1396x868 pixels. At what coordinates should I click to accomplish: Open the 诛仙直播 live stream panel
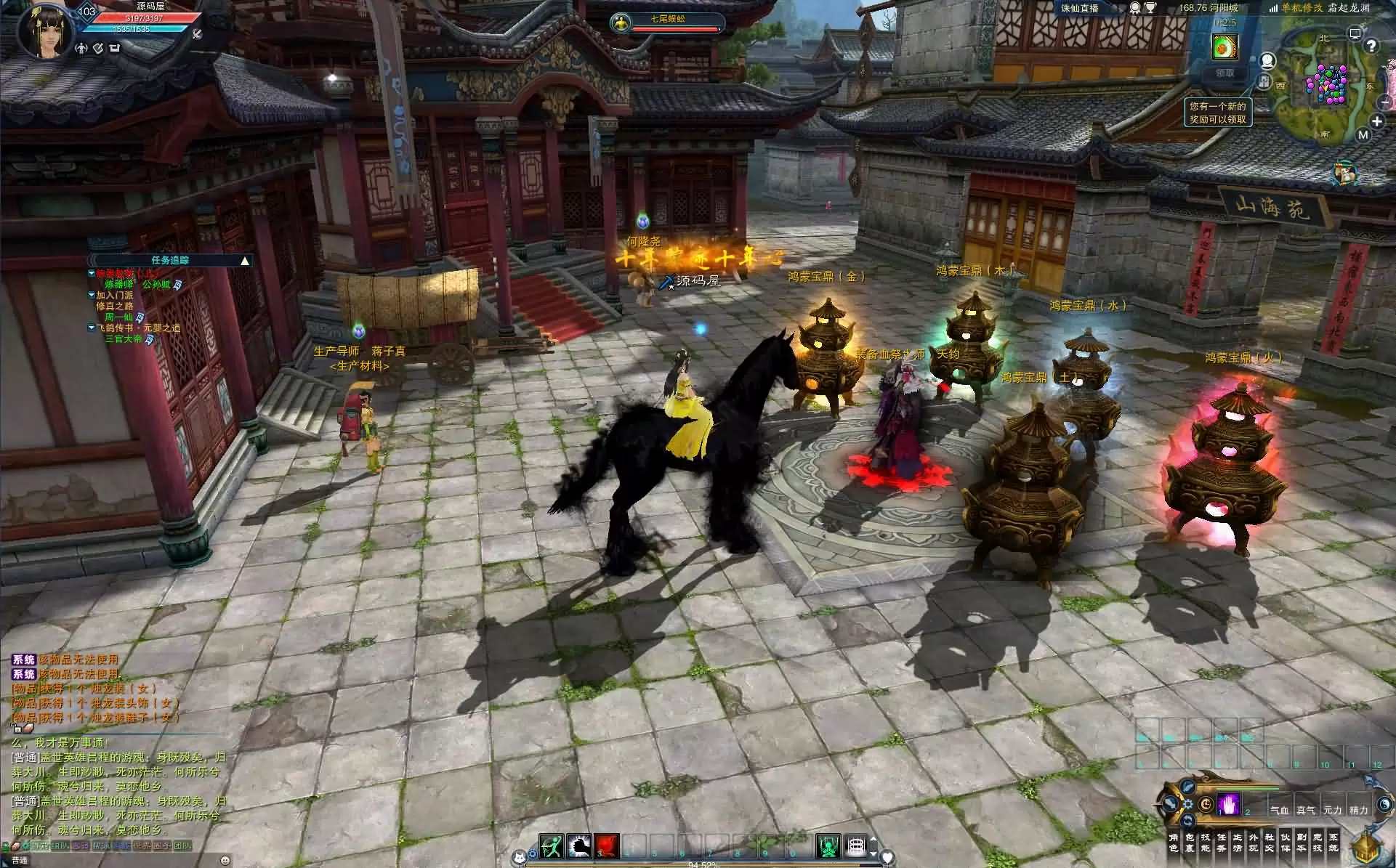1080,8
